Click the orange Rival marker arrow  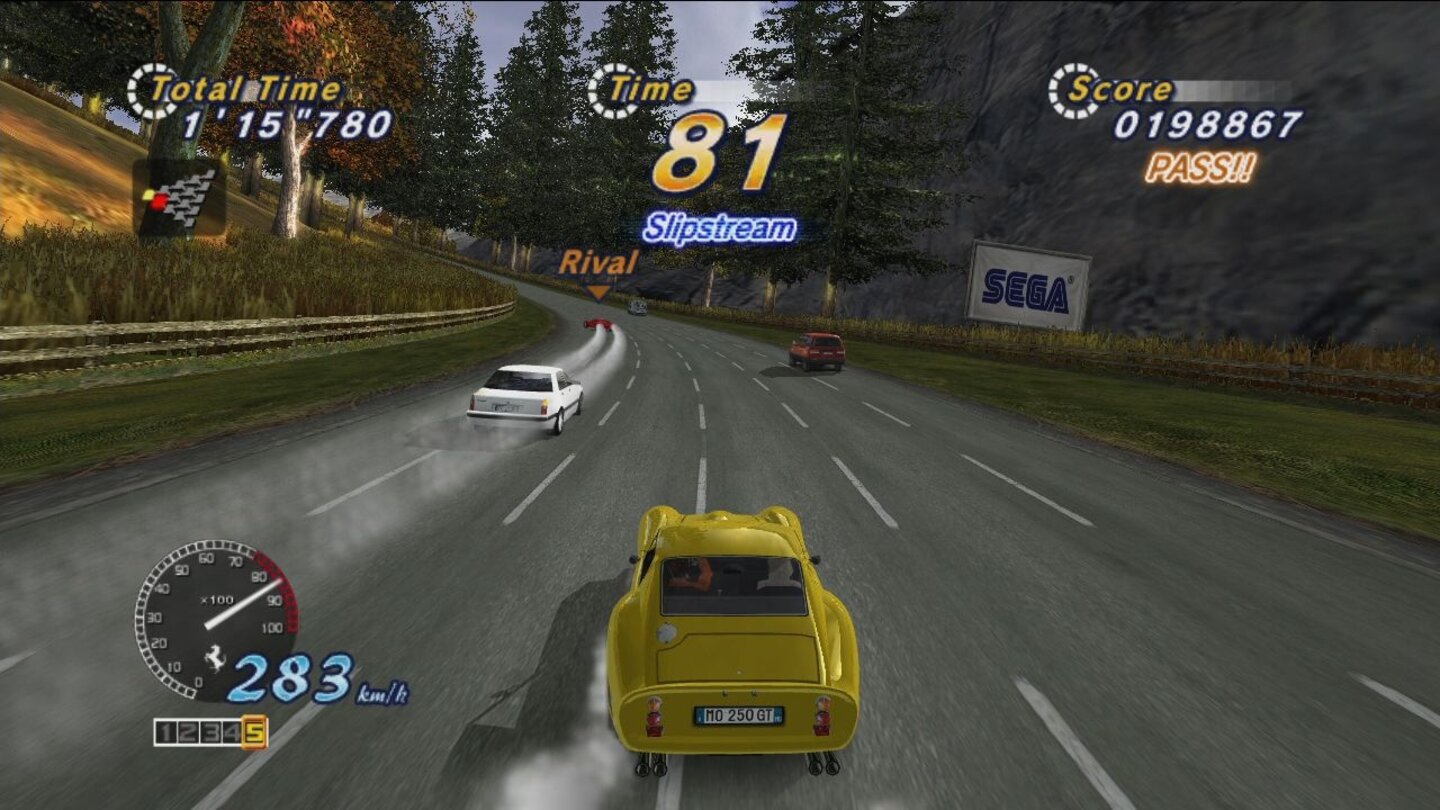click(x=600, y=290)
